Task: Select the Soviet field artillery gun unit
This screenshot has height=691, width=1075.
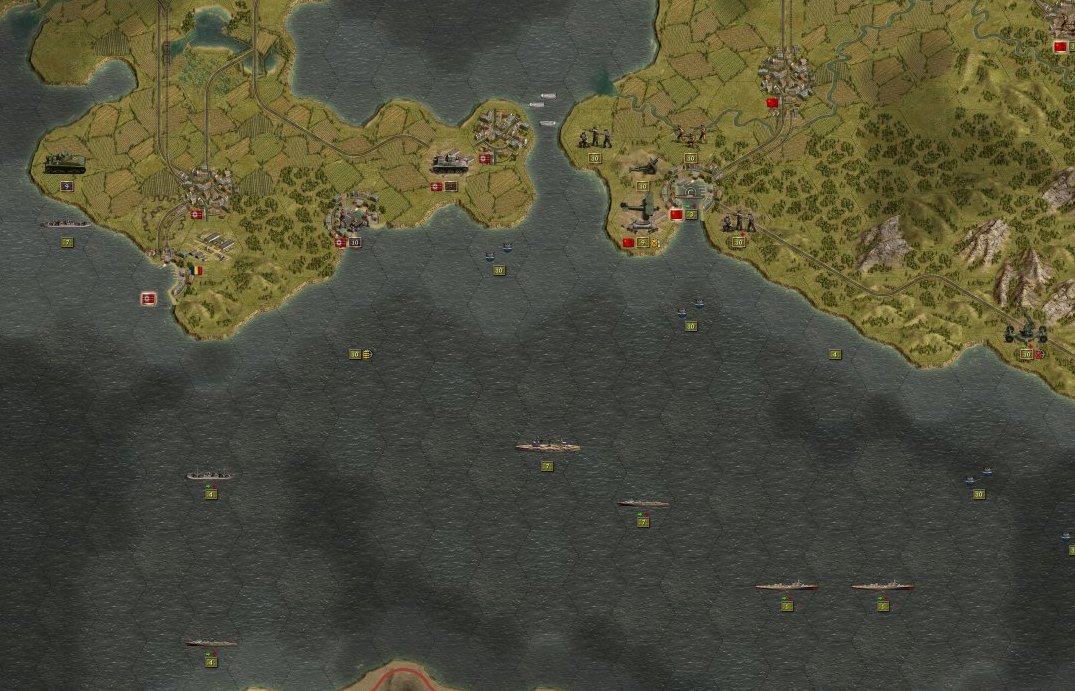Action: (643, 168)
